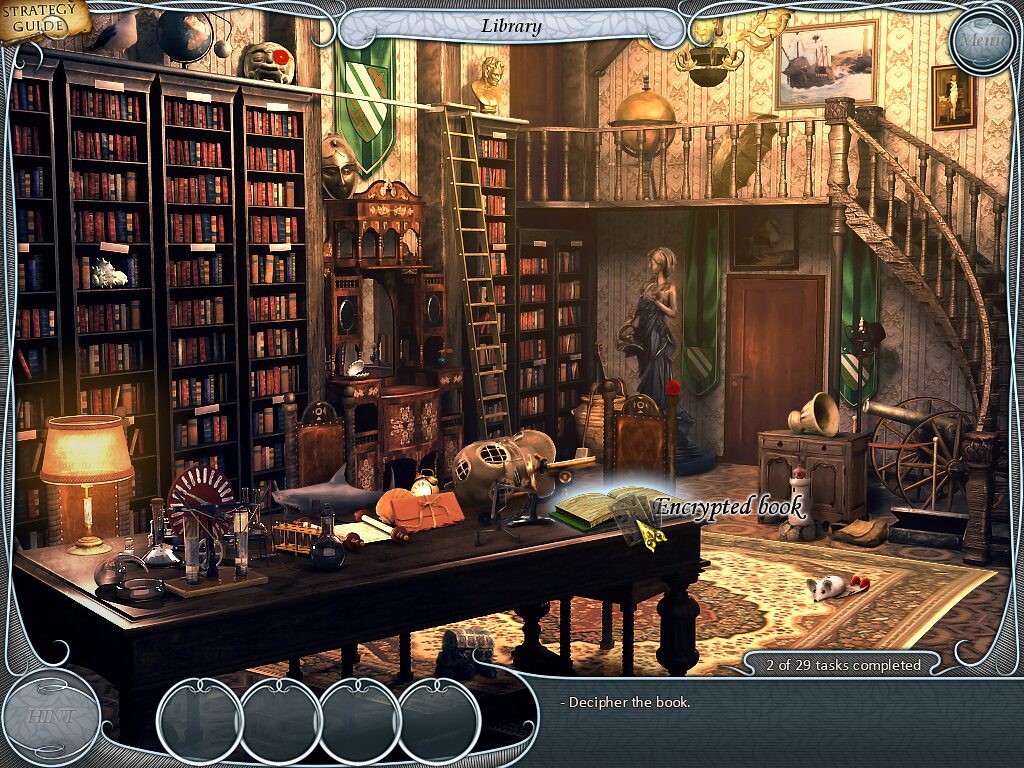1024x768 pixels.
Task: Open the Strategy Guide
Action: (x=42, y=20)
